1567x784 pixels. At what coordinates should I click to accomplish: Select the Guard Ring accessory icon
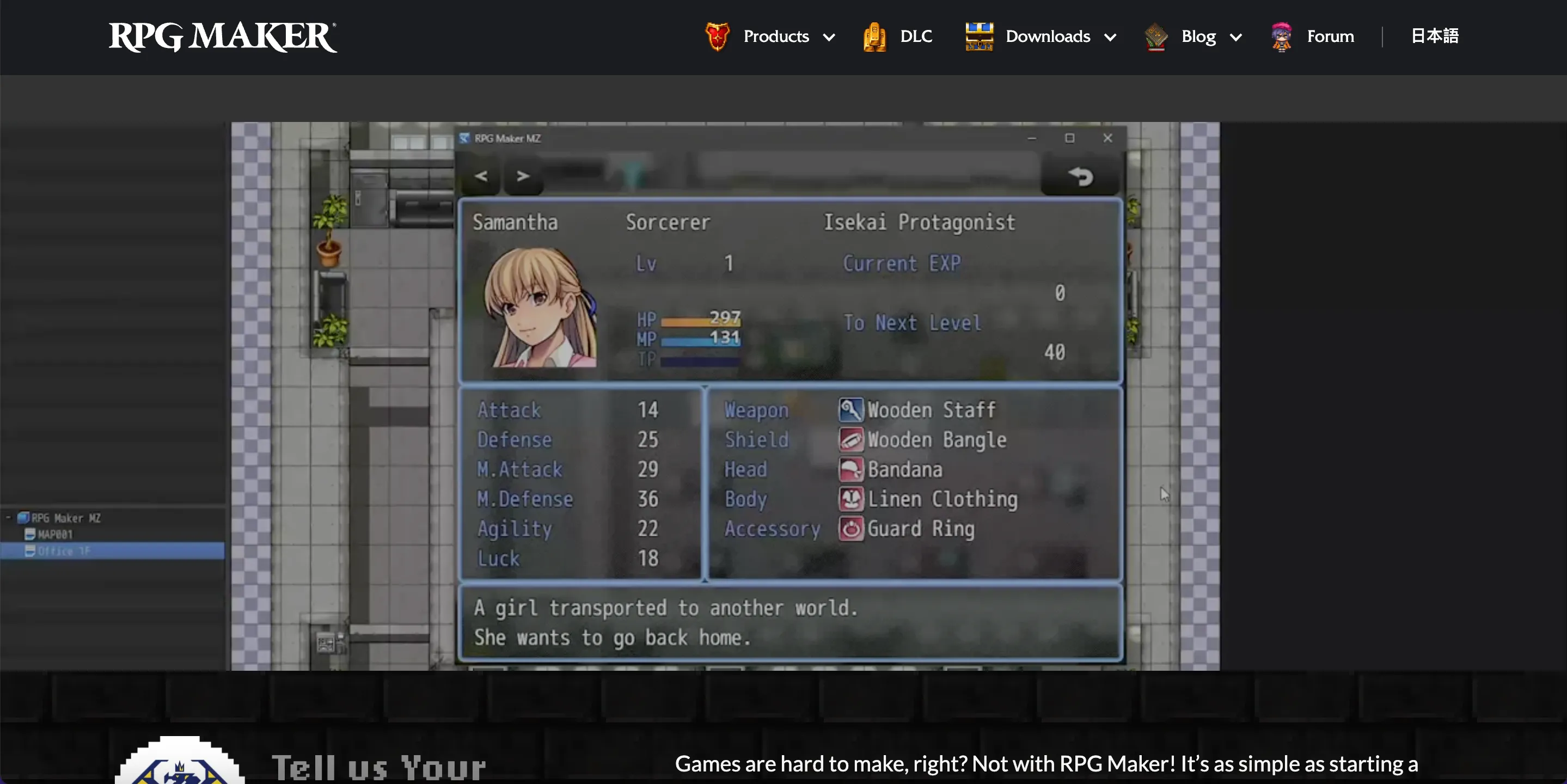(850, 529)
